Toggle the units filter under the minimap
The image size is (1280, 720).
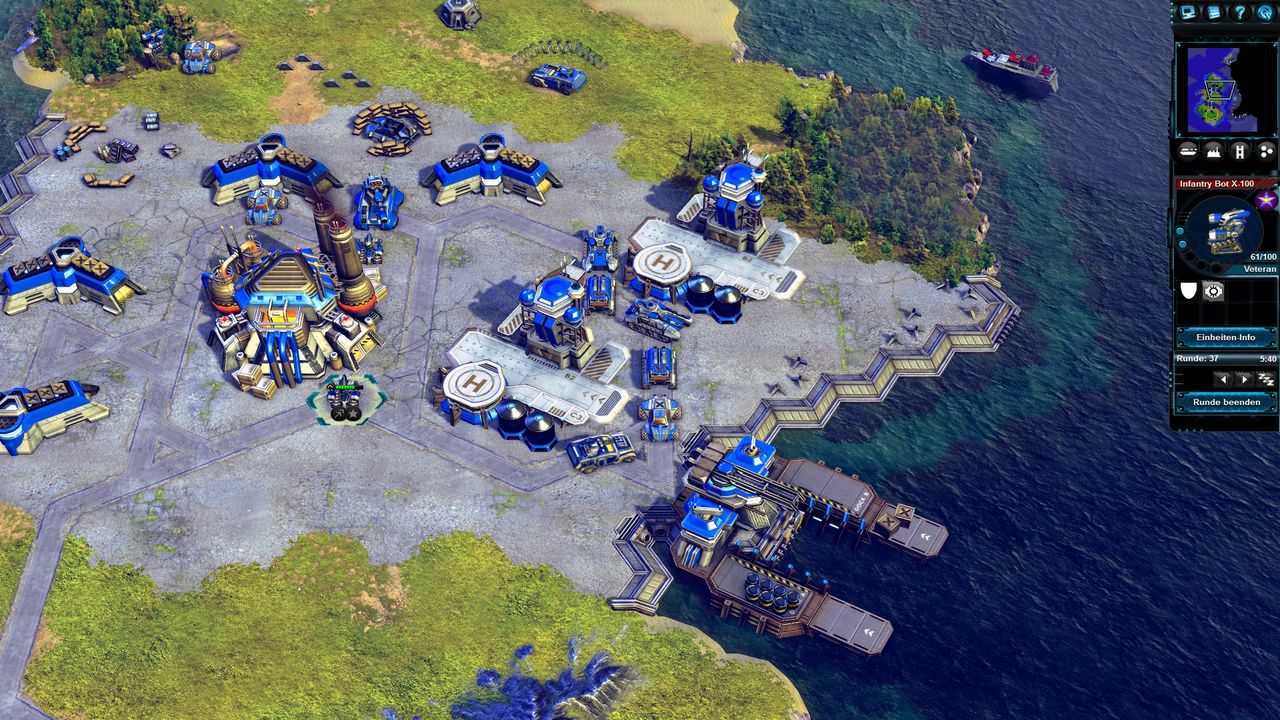coord(1188,151)
